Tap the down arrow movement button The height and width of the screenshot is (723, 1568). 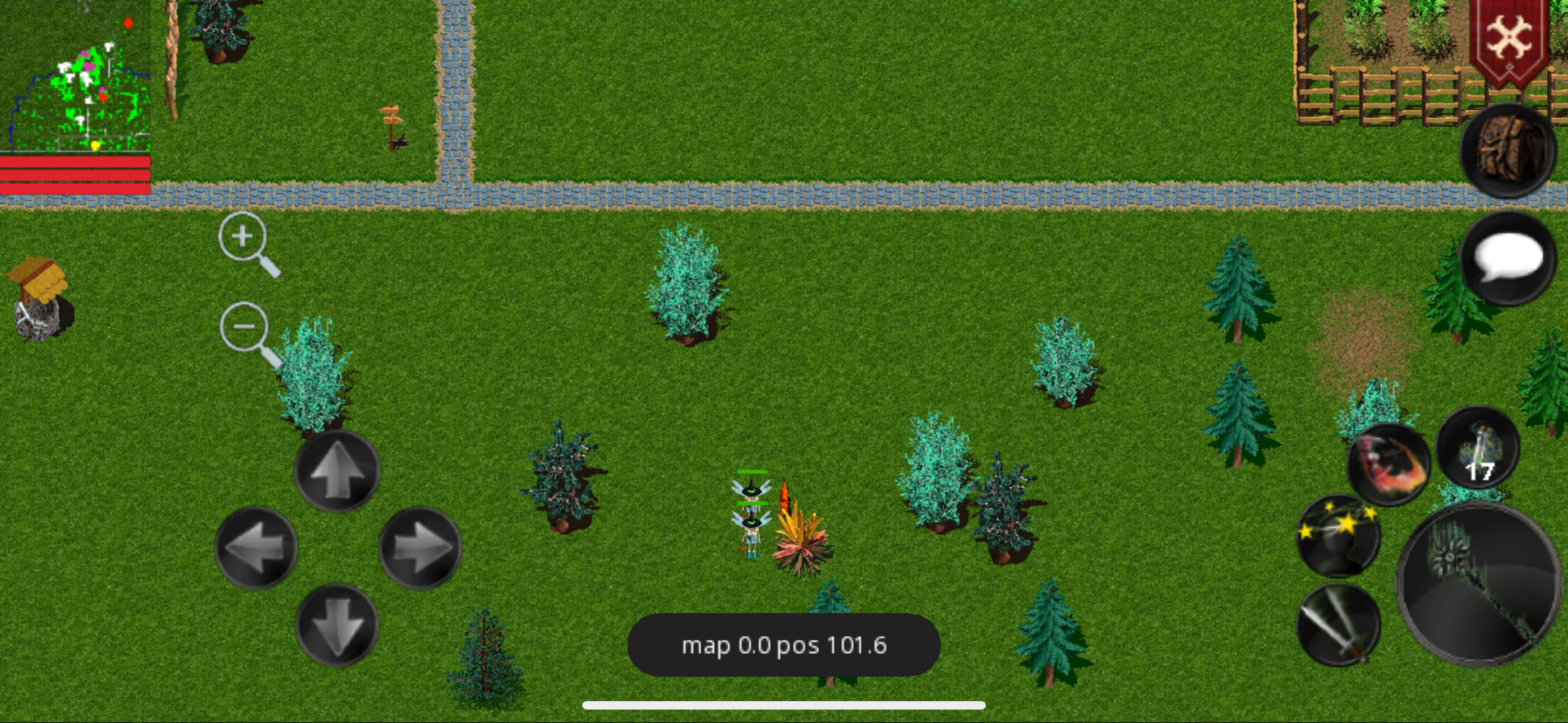click(337, 625)
